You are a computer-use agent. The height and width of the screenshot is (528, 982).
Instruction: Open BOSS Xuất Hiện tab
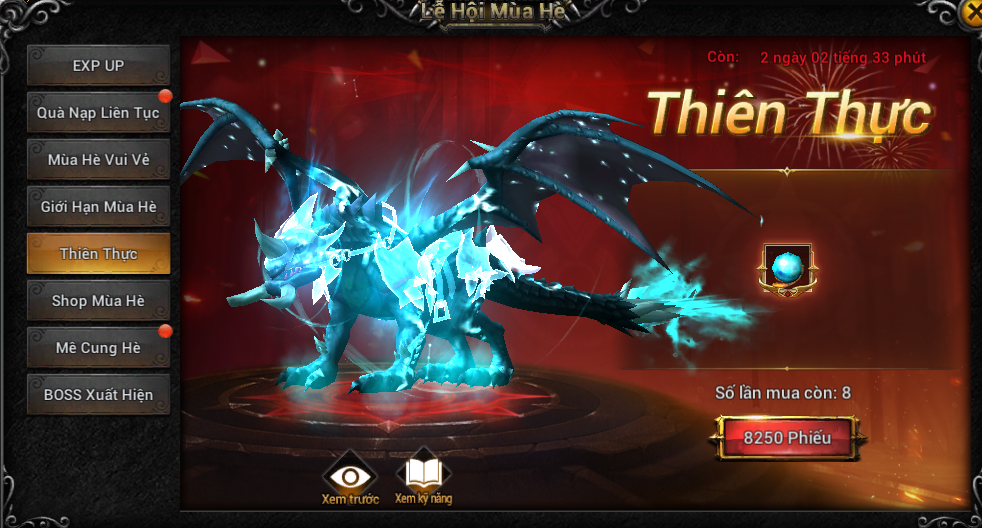click(x=98, y=395)
